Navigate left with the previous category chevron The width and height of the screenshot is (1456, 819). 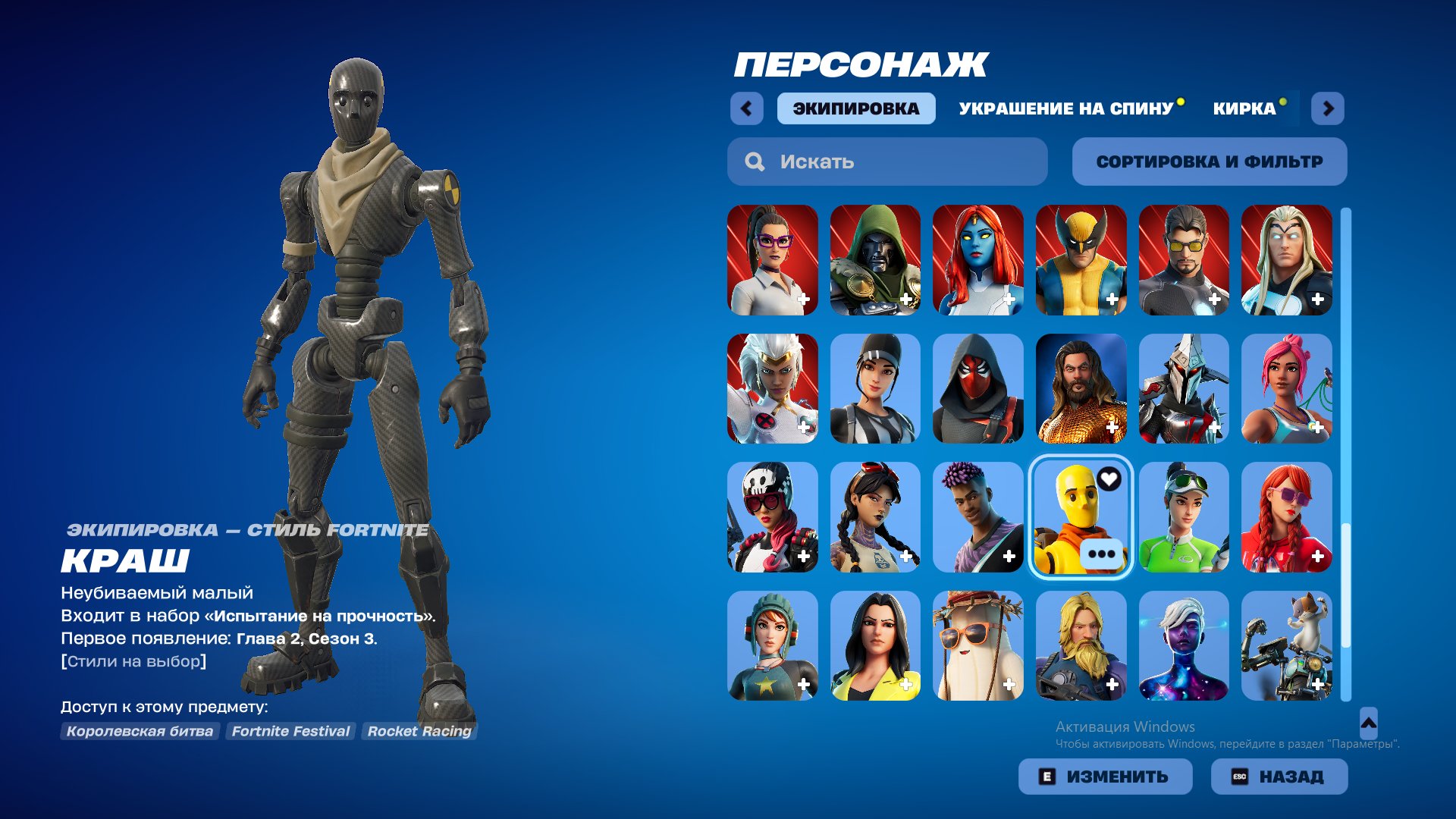[748, 108]
